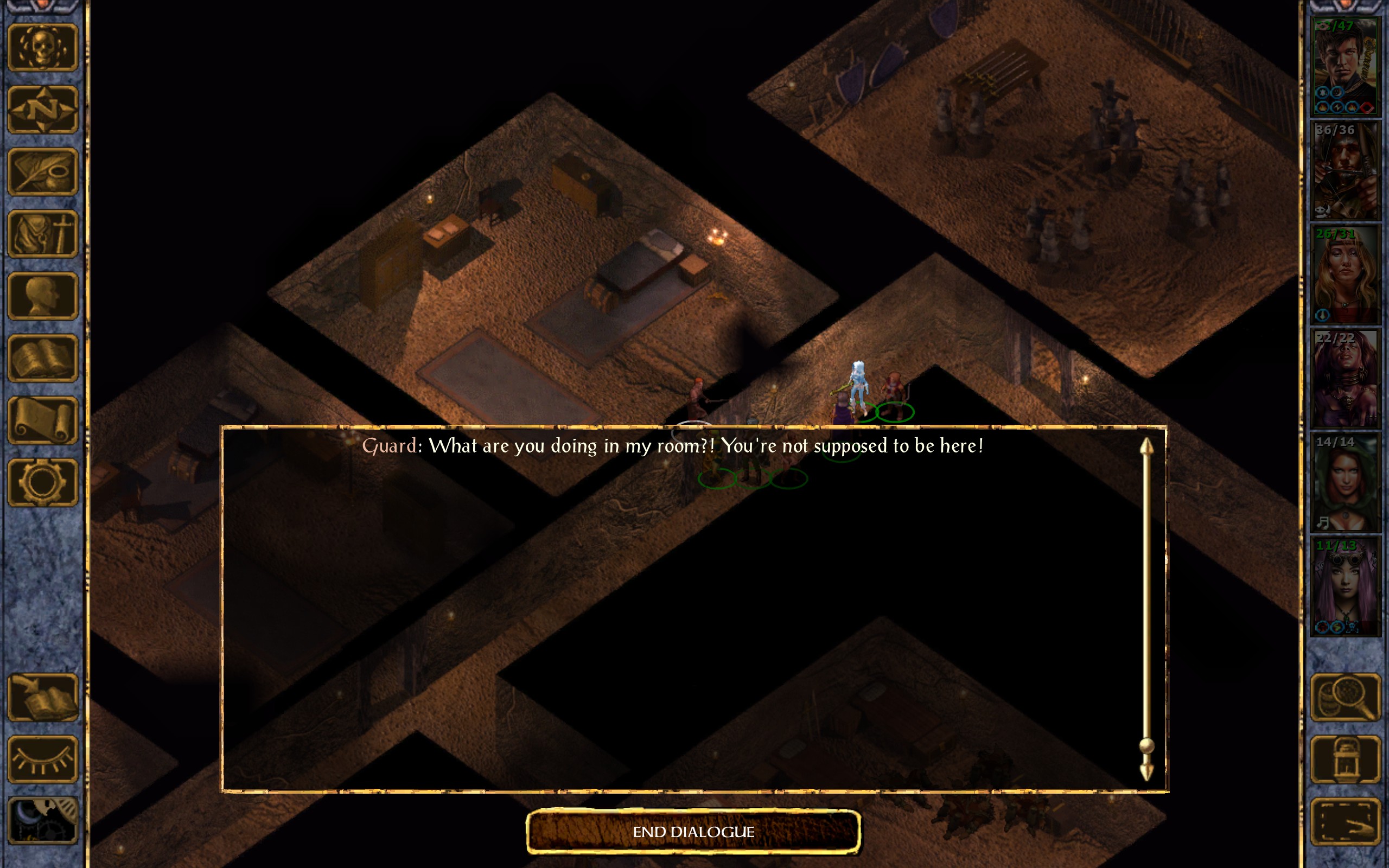
Task: Select the archer portrait with 36/36 health
Action: point(1346,171)
